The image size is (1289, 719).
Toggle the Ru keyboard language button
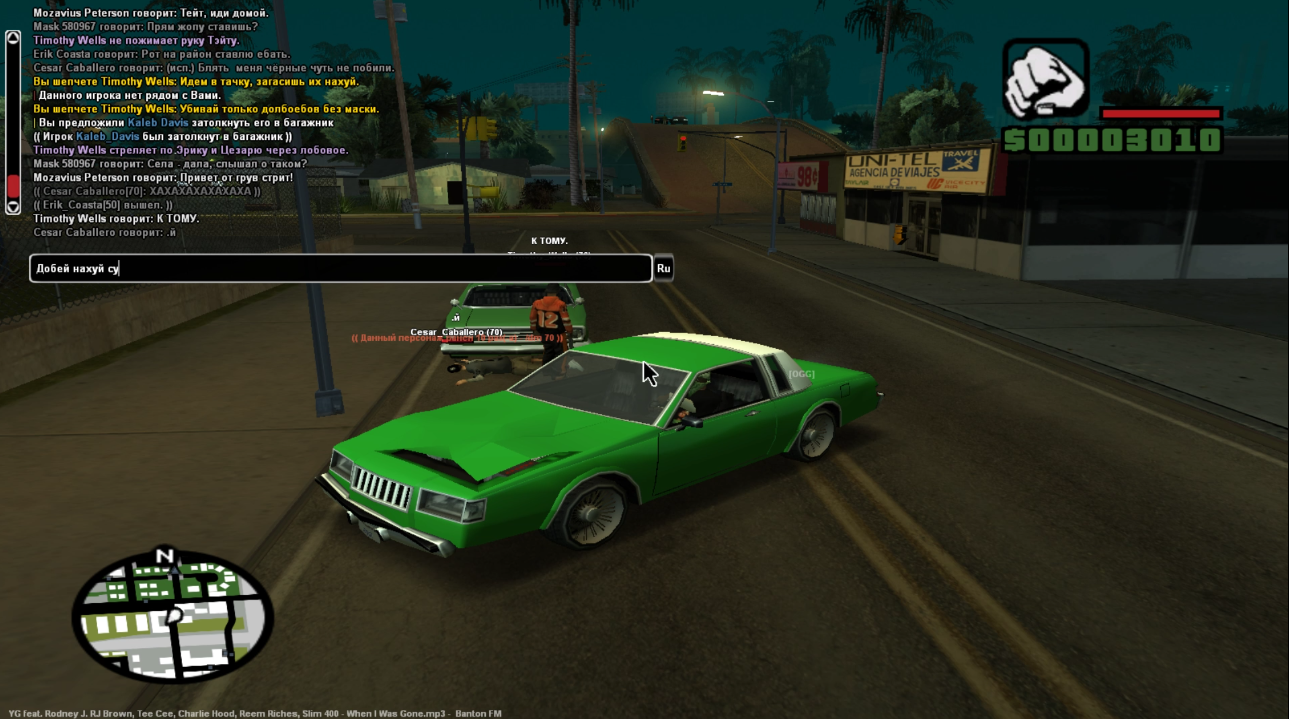[663, 268]
